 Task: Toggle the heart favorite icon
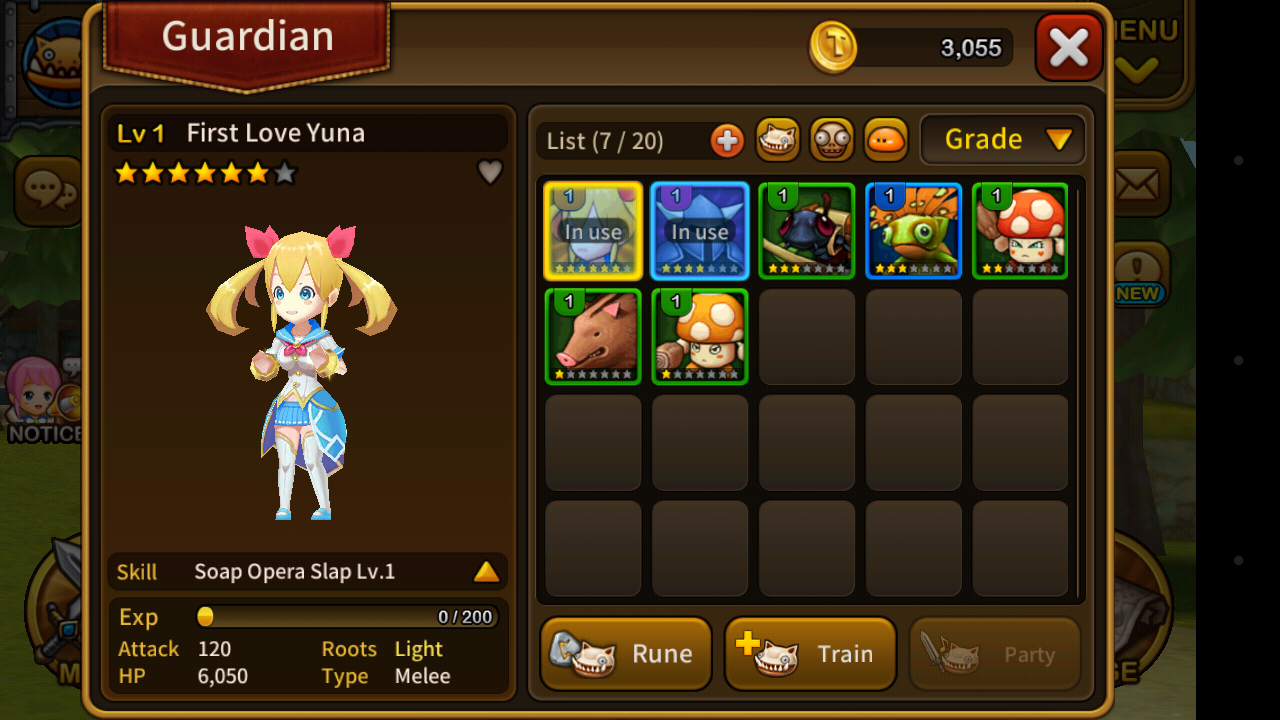(490, 173)
